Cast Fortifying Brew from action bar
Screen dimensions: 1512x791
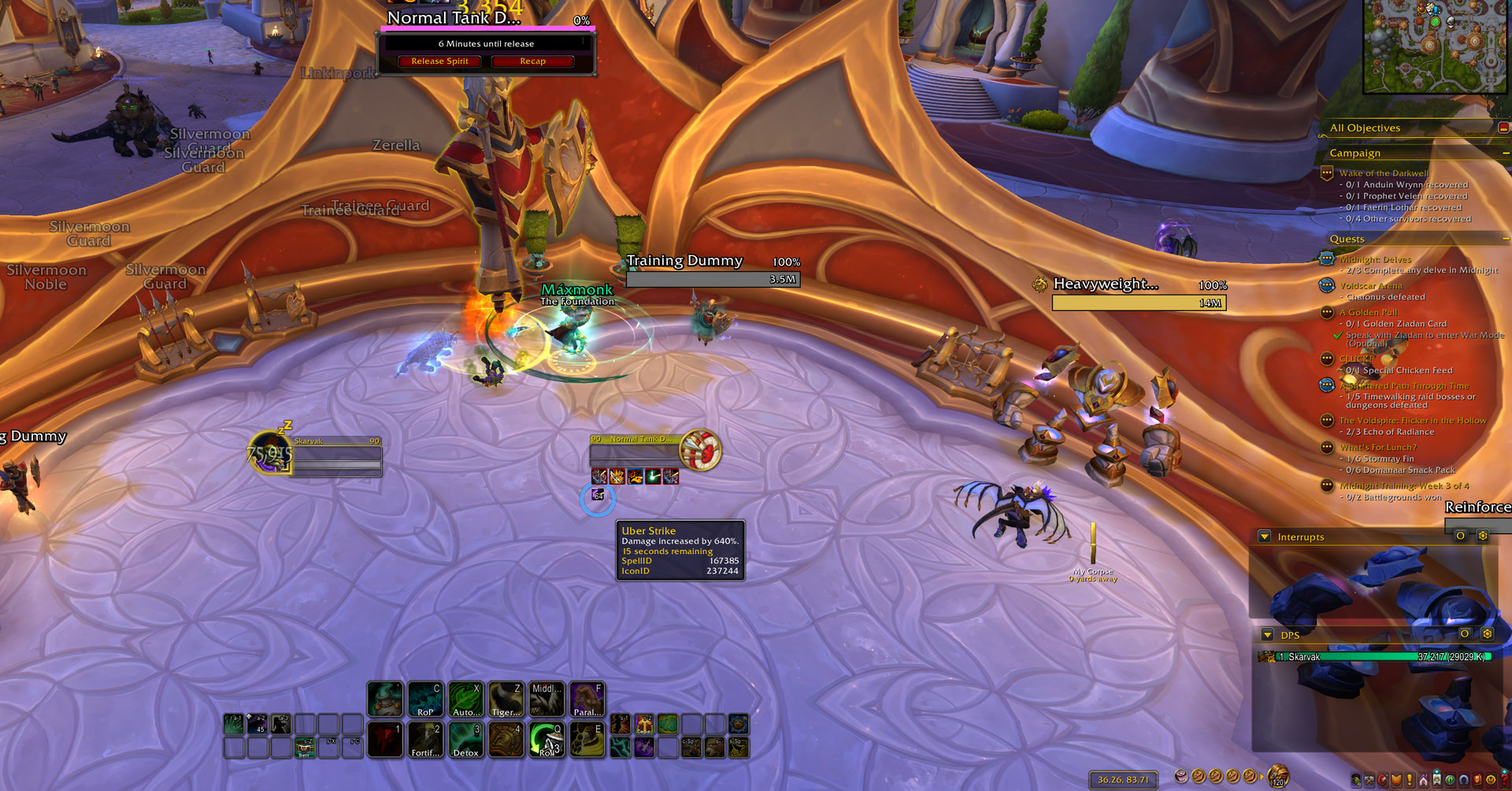click(x=425, y=741)
